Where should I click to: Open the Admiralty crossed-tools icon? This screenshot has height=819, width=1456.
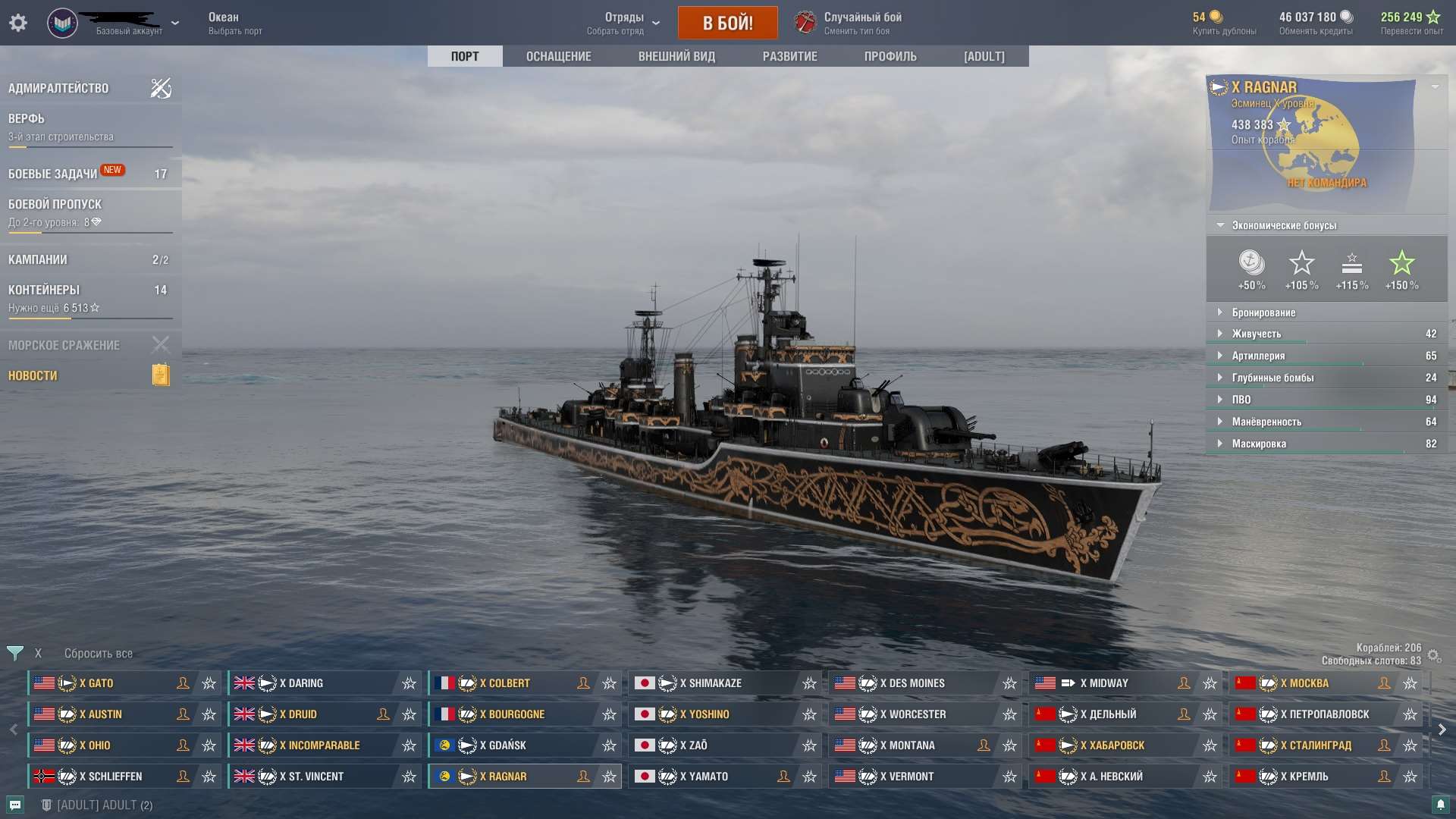tap(160, 88)
